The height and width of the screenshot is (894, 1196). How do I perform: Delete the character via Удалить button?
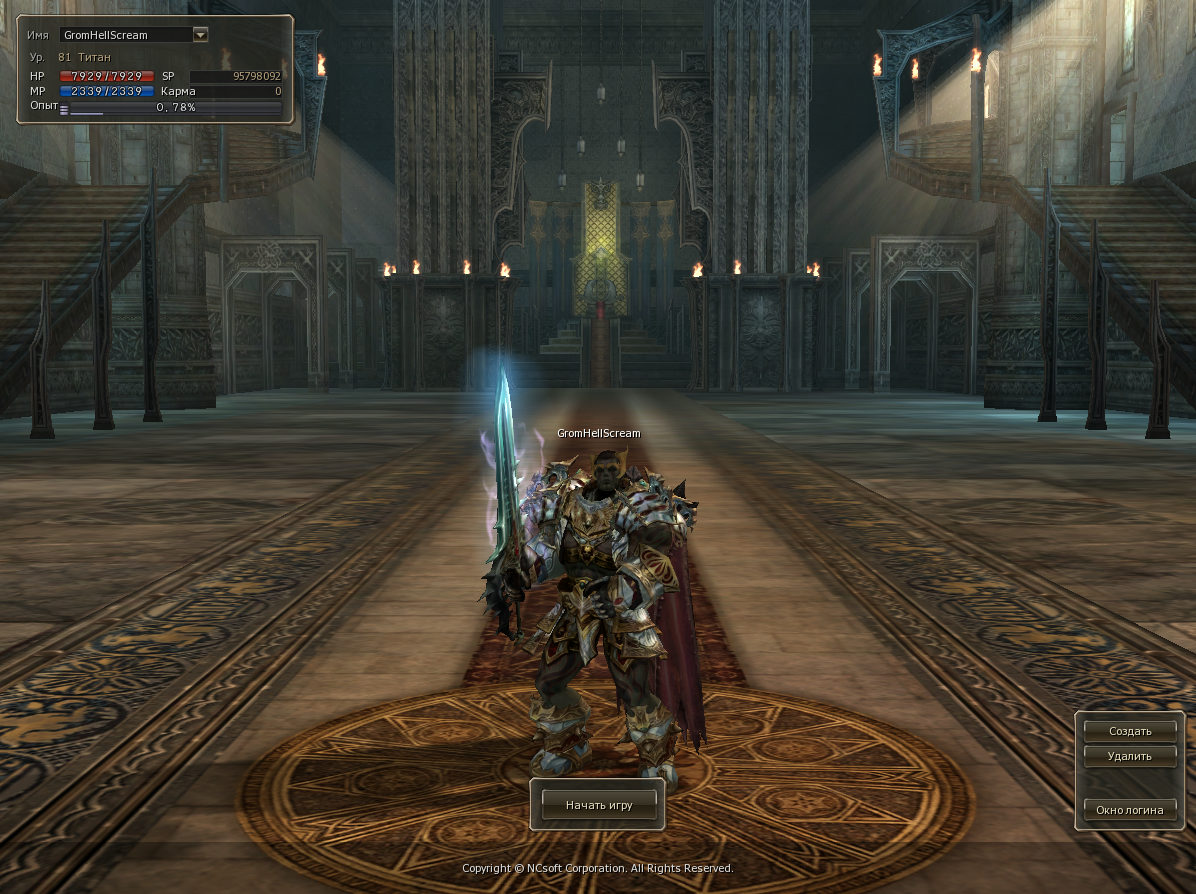click(1130, 756)
